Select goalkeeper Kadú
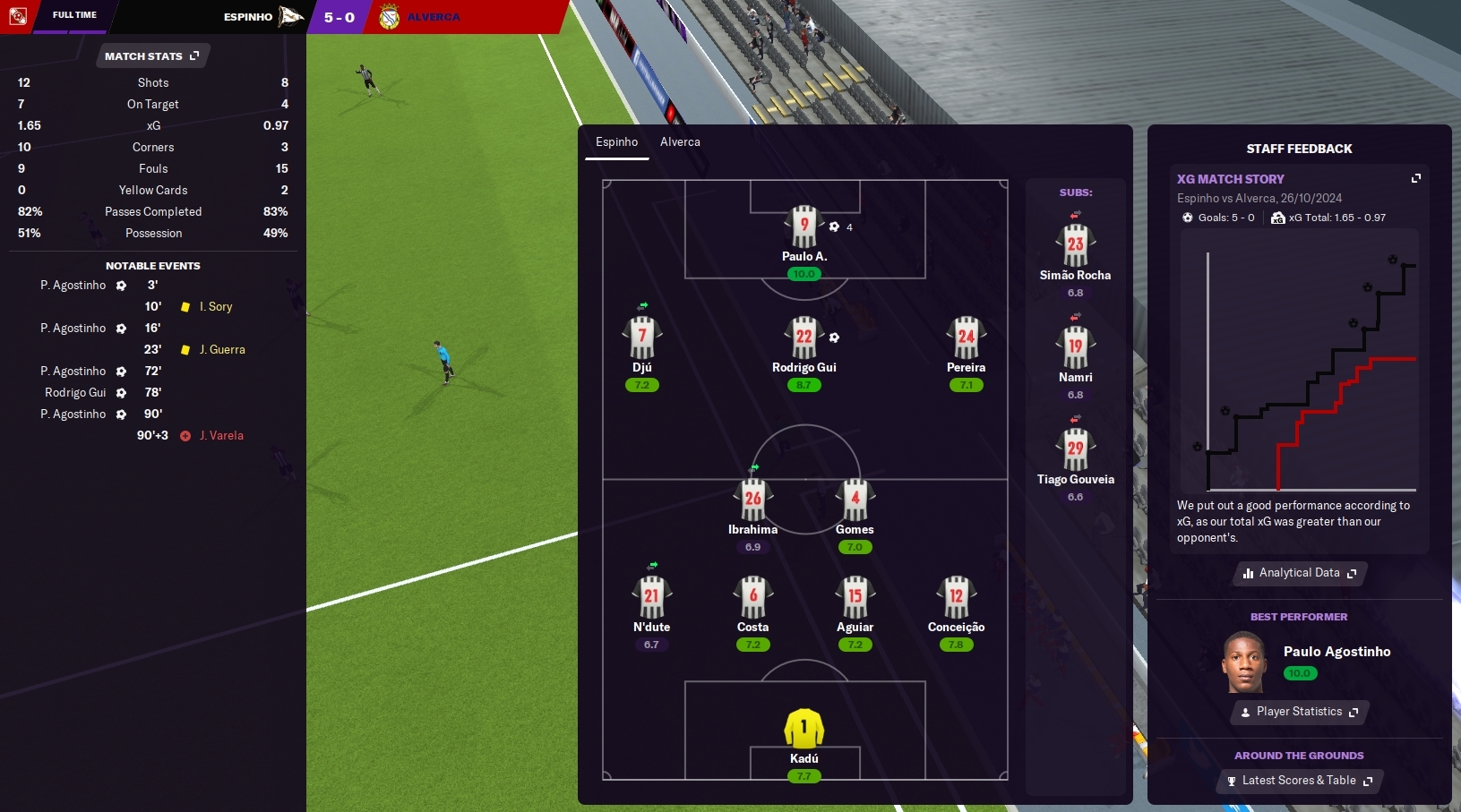Screen dimensions: 1461x812 pos(804,729)
